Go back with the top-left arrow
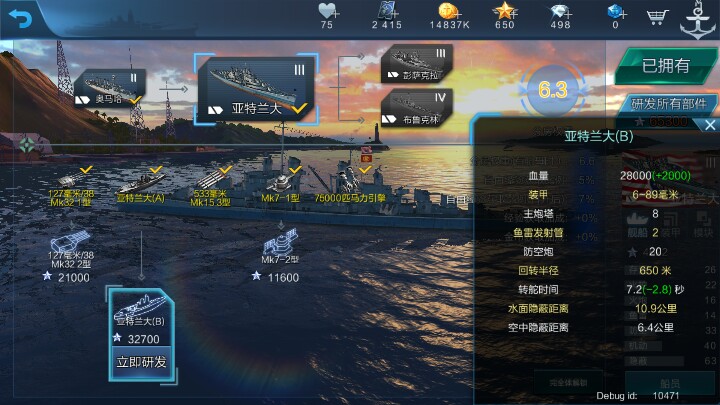 tap(21, 17)
